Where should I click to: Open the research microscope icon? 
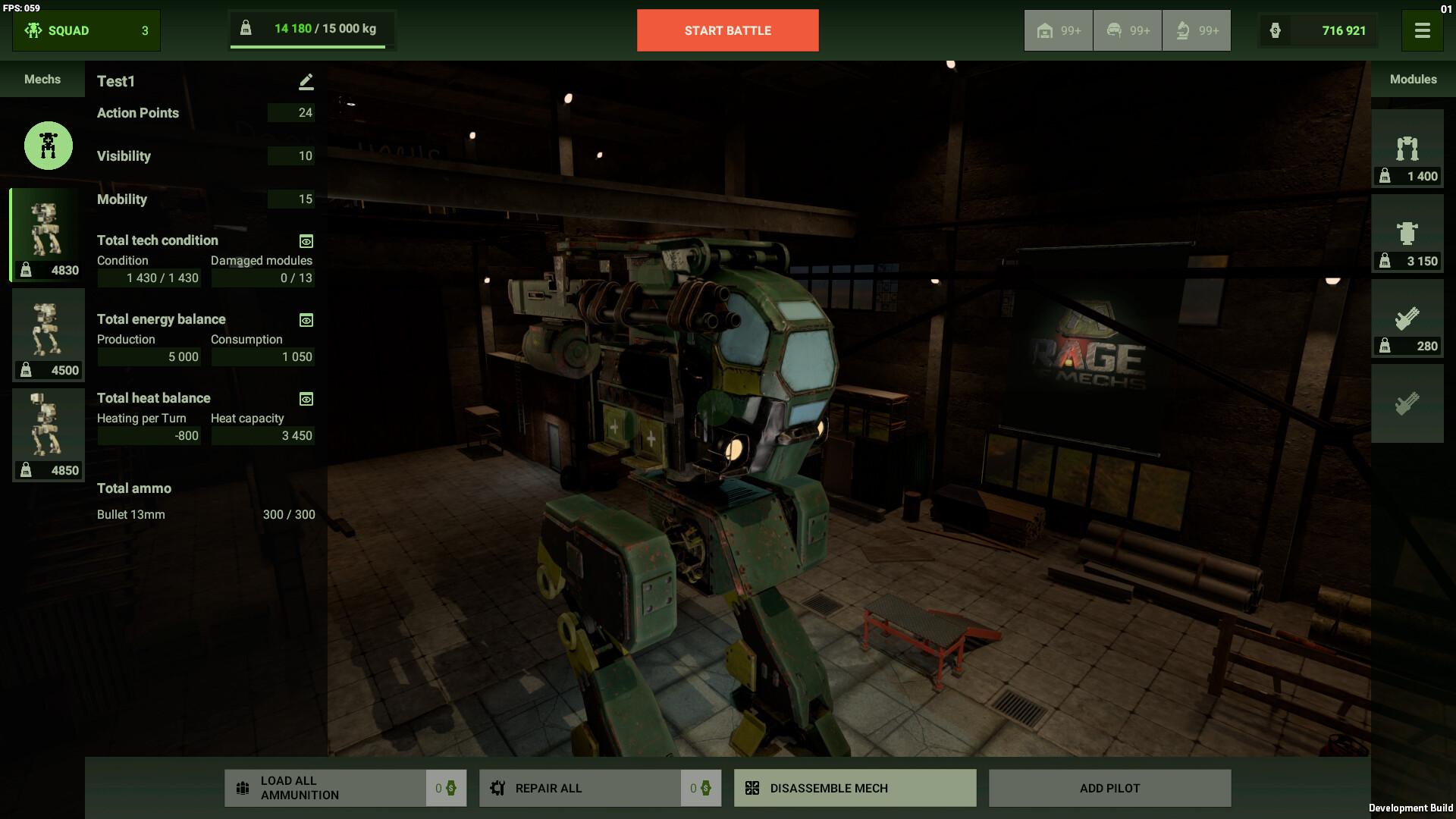pyautogui.click(x=1196, y=30)
